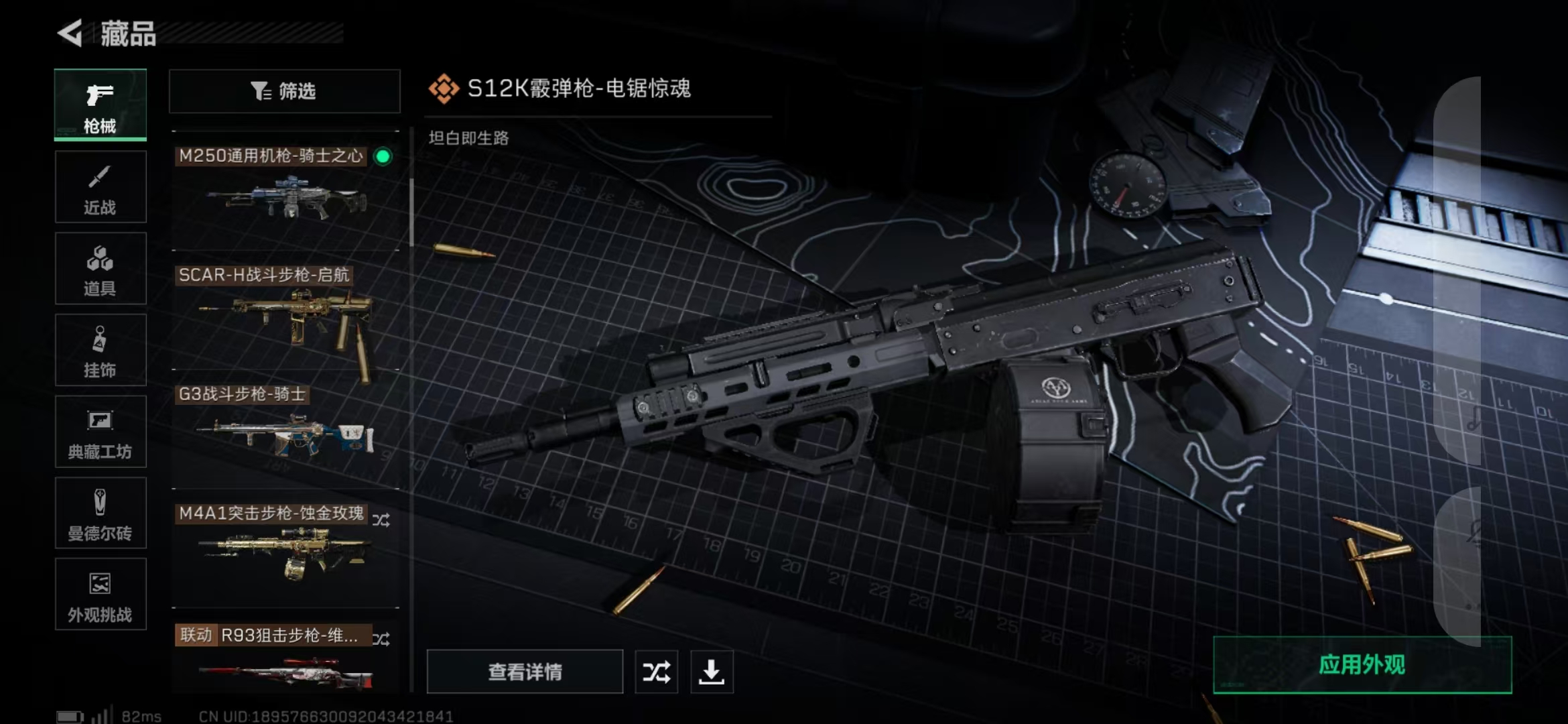Click the download icon next to 查看详情
The image size is (1568, 724).
coord(712,671)
